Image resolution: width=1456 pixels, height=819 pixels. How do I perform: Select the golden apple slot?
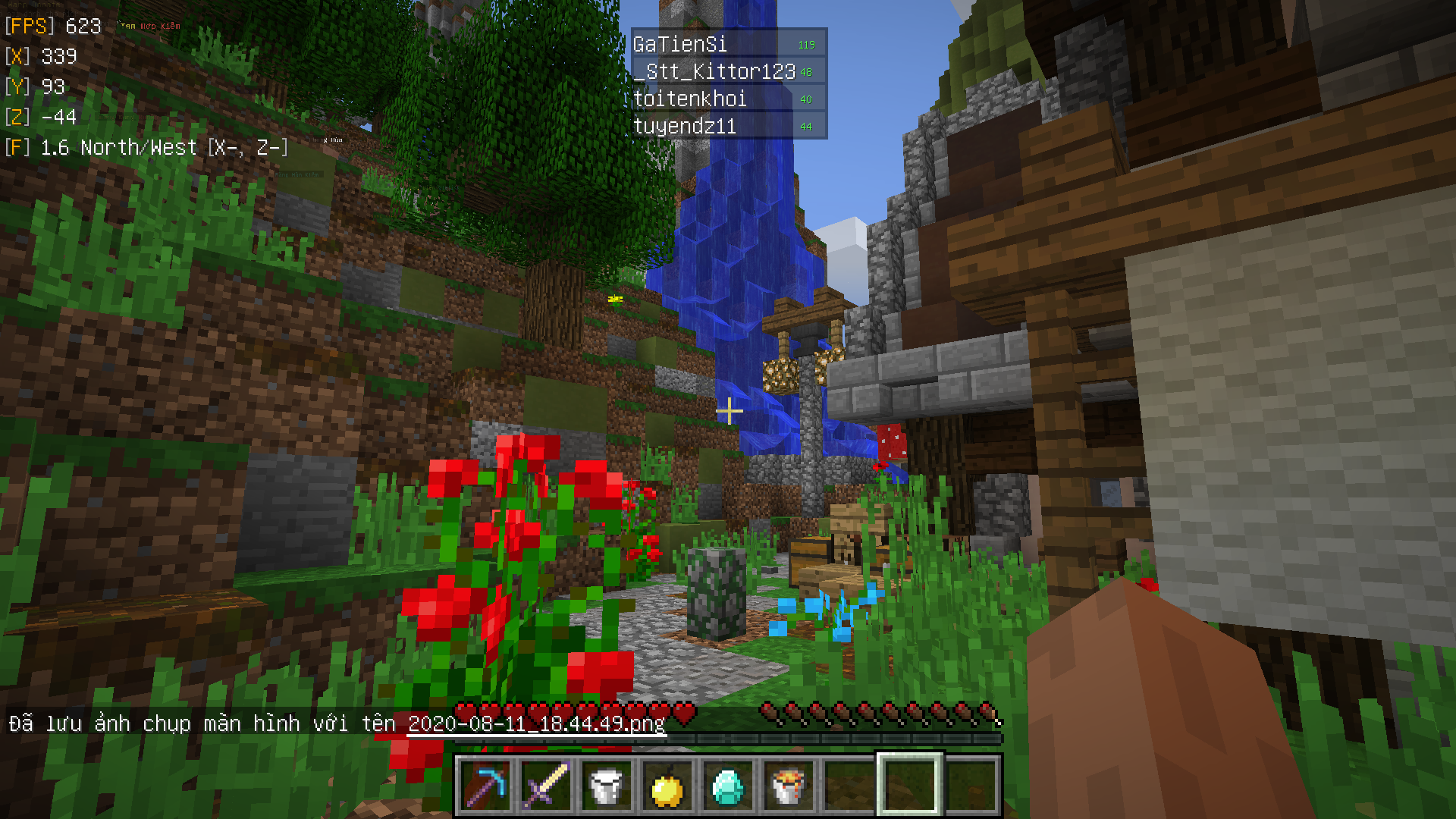pyautogui.click(x=667, y=786)
